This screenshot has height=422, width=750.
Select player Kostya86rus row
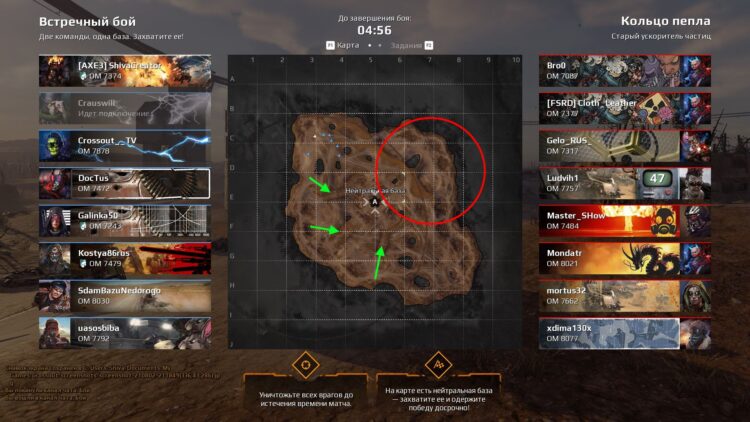(125, 258)
